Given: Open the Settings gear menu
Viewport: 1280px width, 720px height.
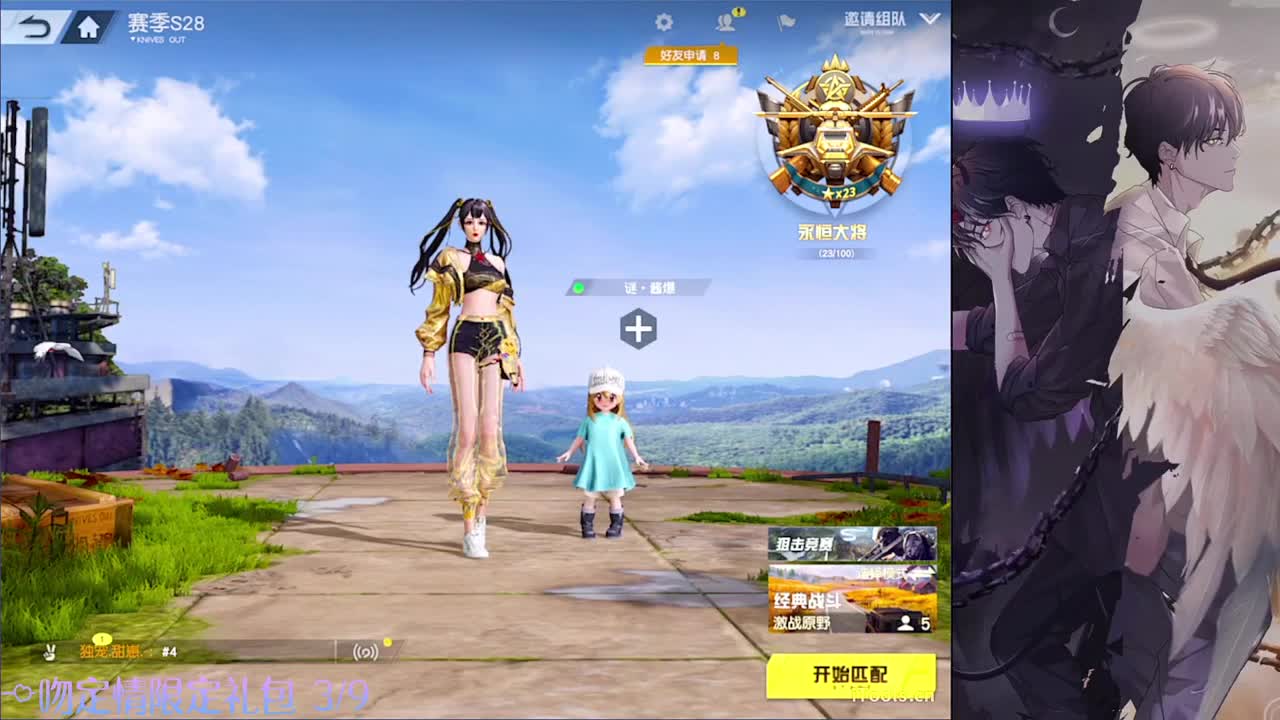Looking at the screenshot, I should pyautogui.click(x=663, y=22).
